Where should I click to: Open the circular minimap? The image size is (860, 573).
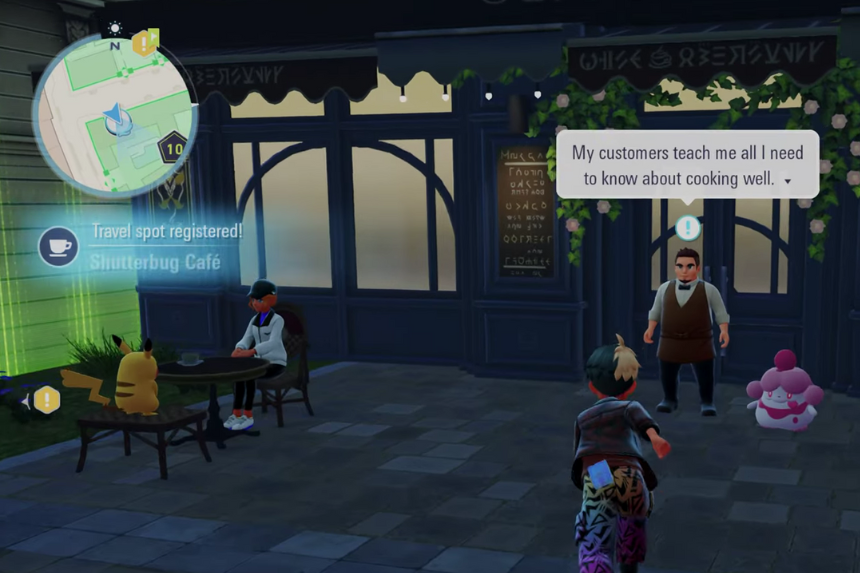click(x=113, y=117)
